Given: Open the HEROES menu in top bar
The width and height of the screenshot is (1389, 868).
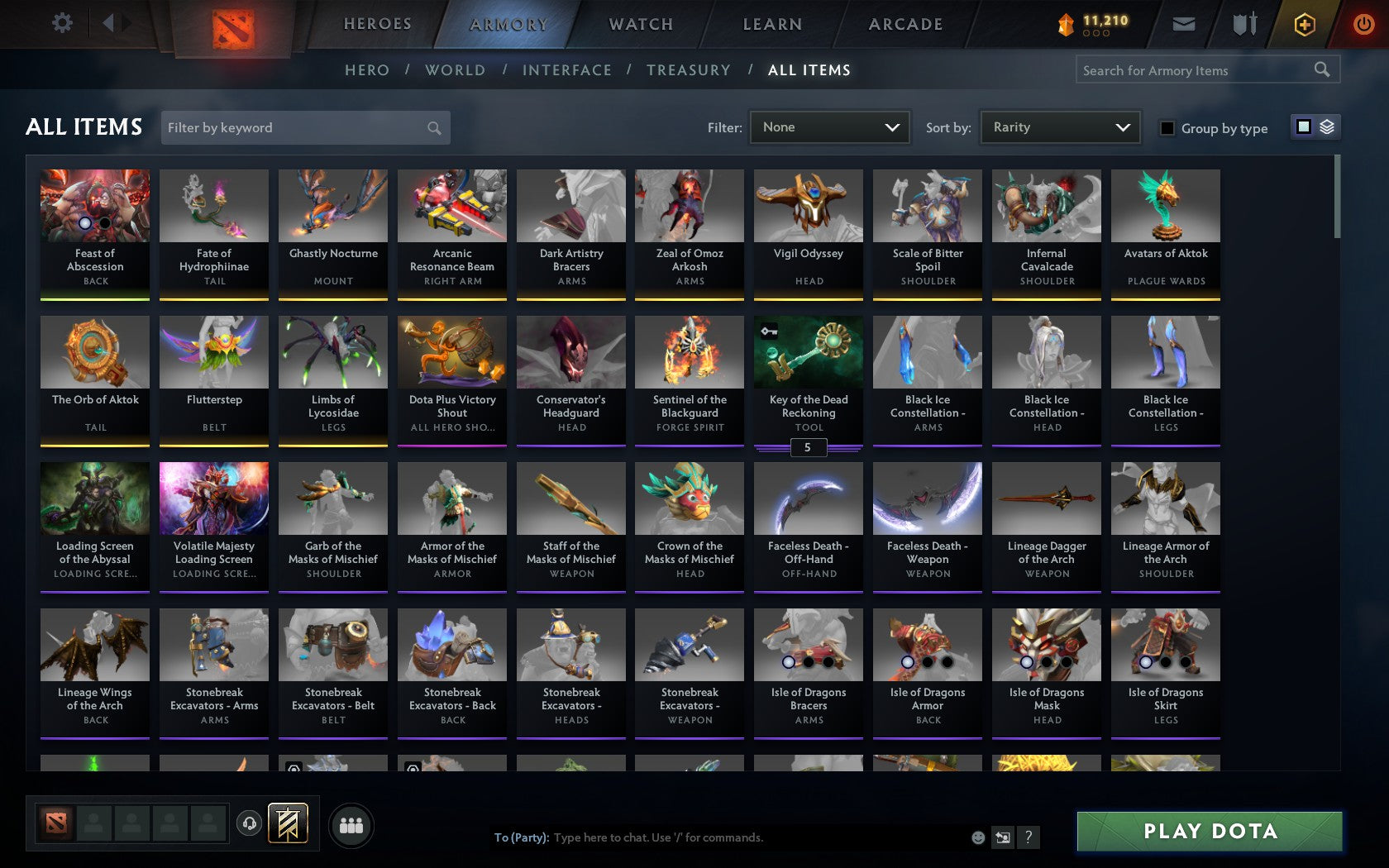Looking at the screenshot, I should coord(377,24).
